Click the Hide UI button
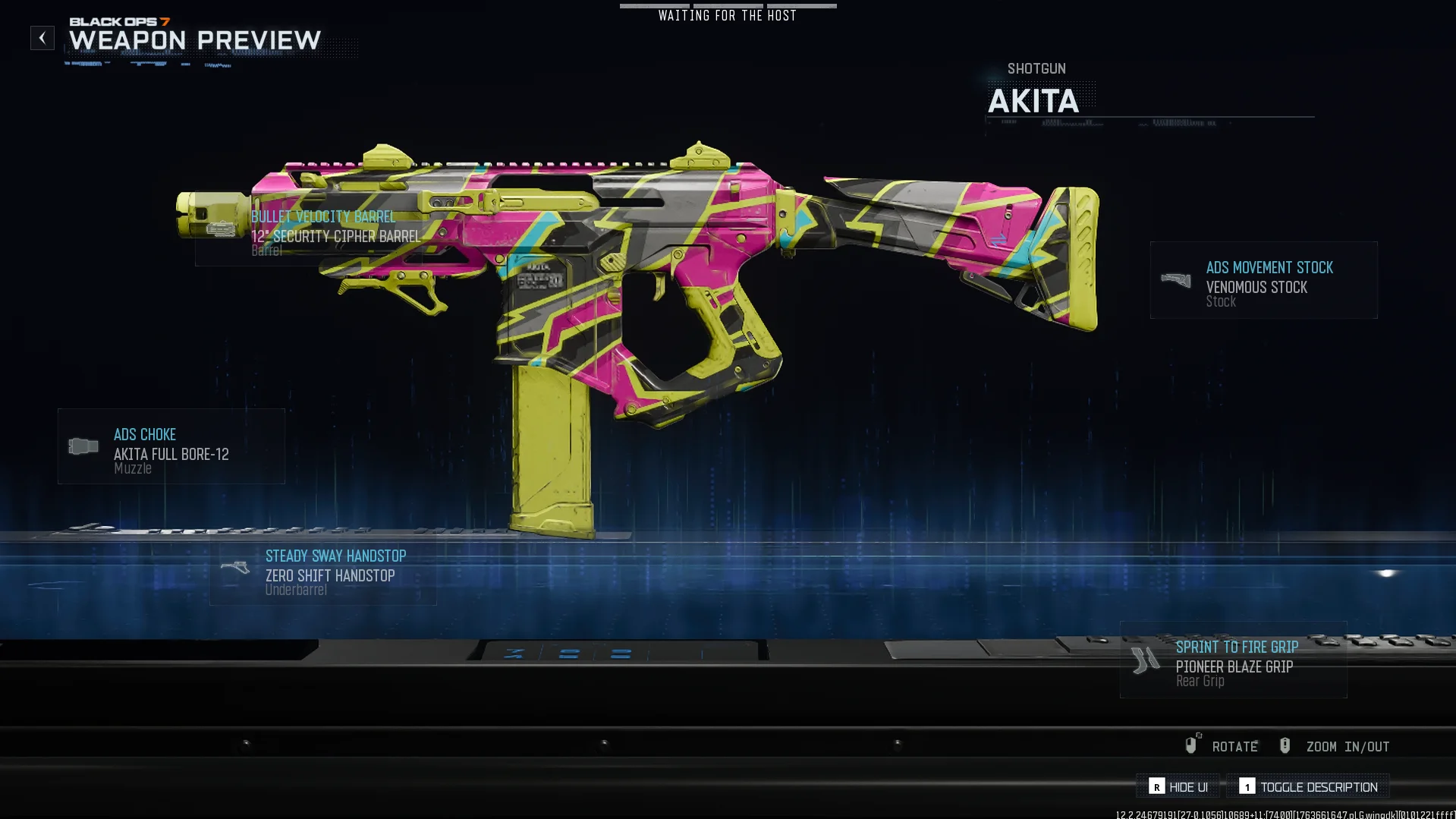This screenshot has width=1456, height=819. tap(1178, 786)
